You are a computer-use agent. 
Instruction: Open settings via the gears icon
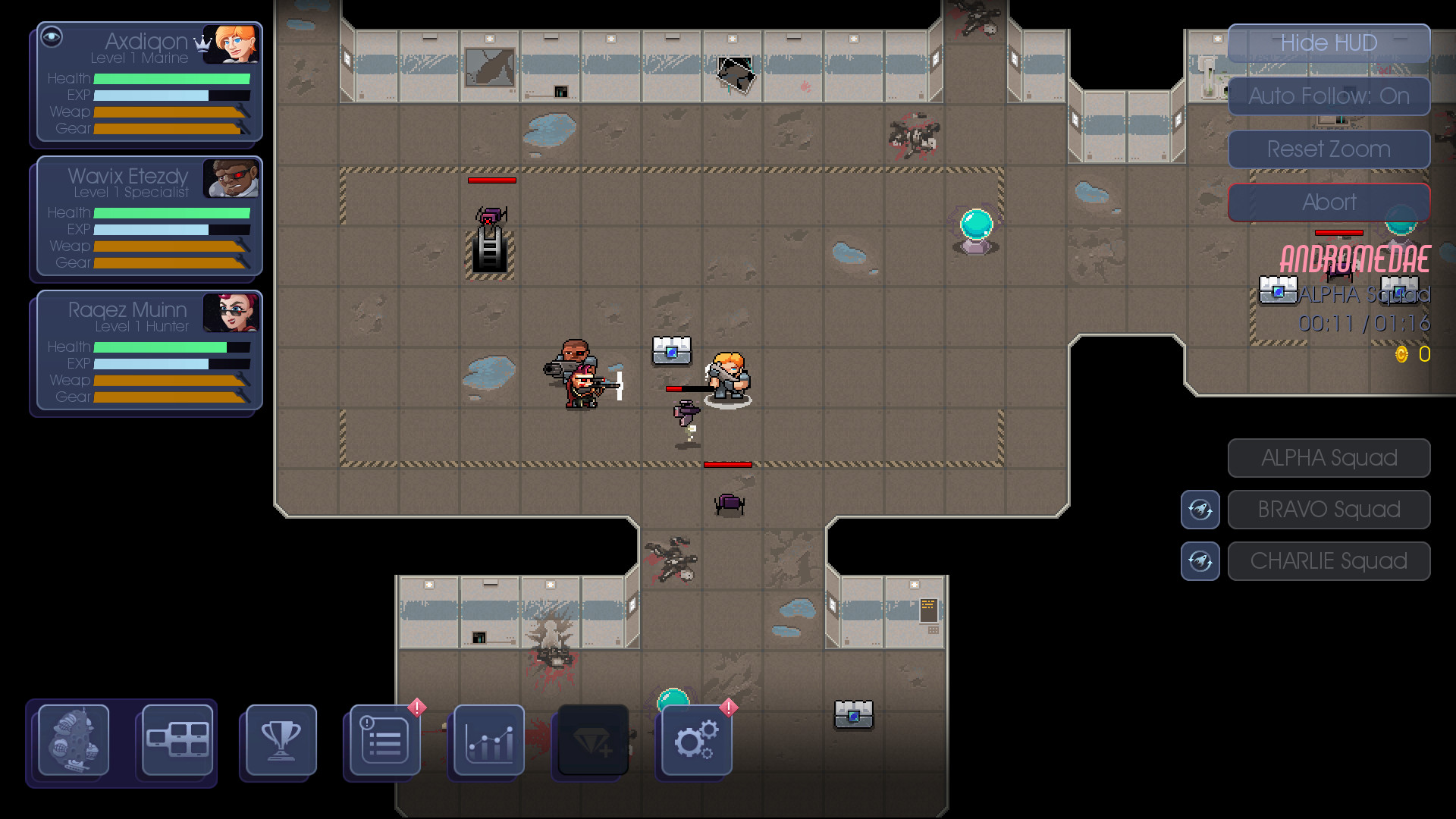tap(694, 742)
